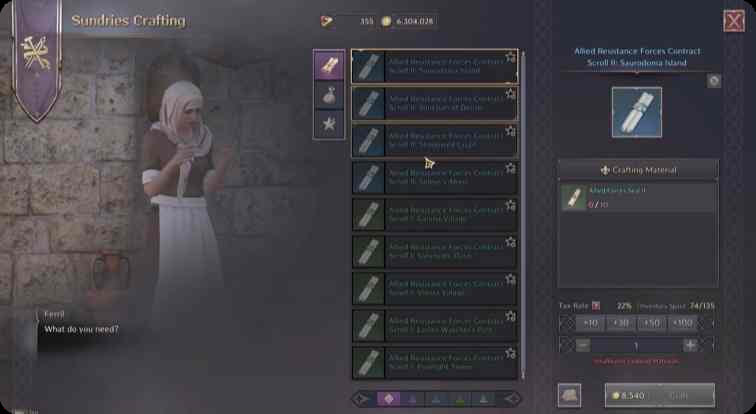Add 30 to the crafting quantity
756x414 pixels.
(x=621, y=323)
